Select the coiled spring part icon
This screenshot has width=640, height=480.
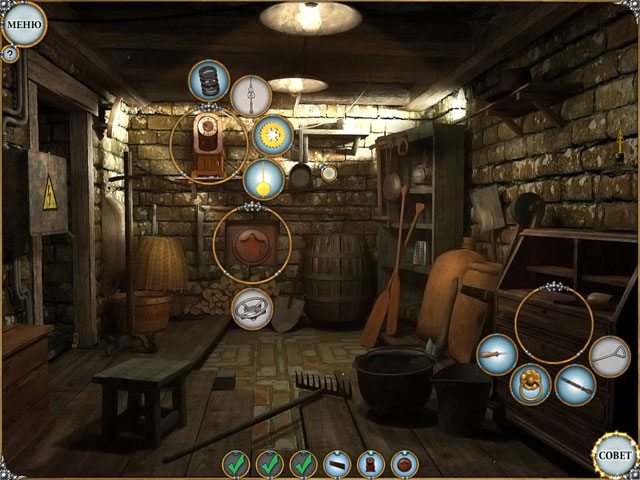(209, 80)
